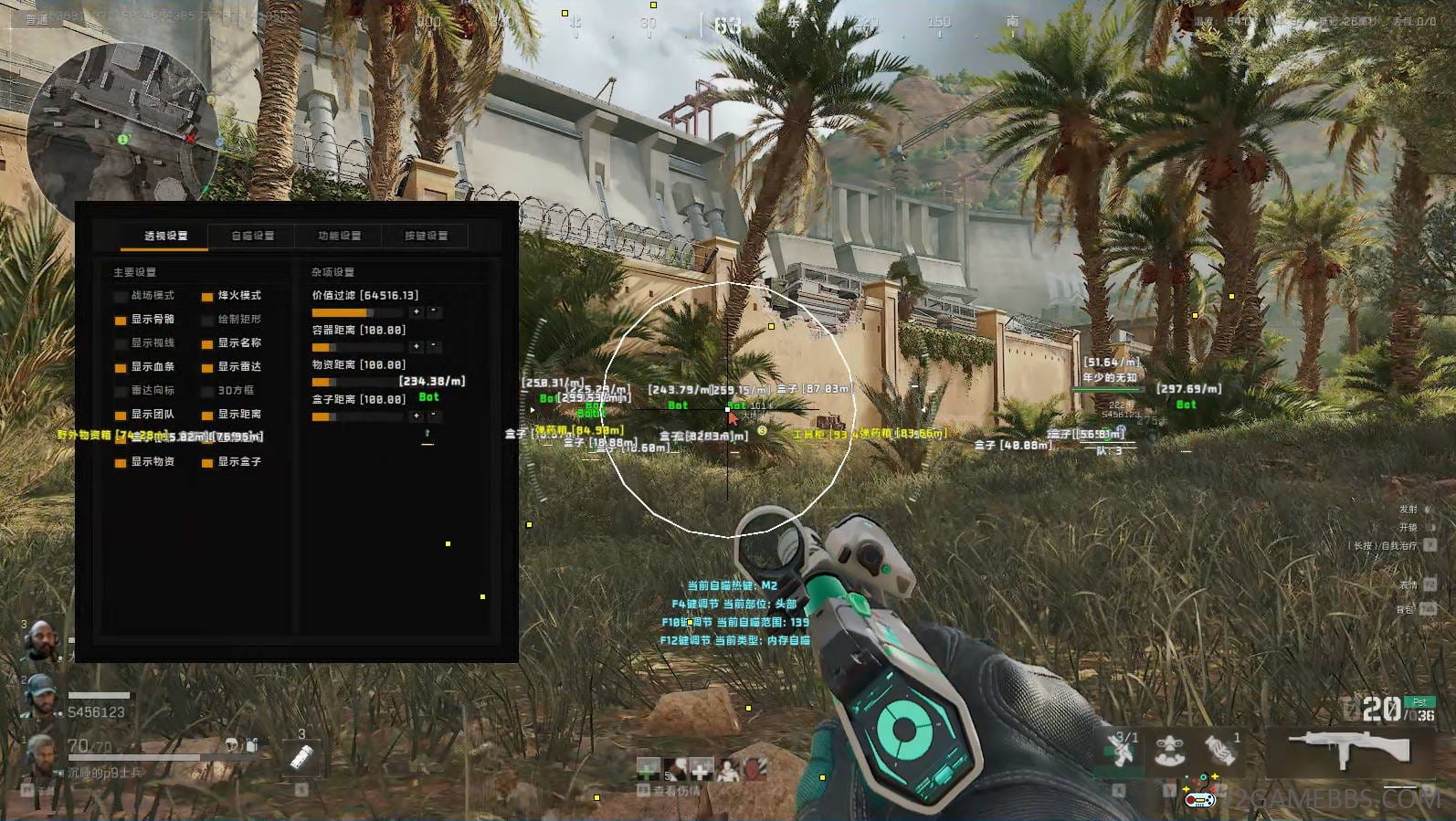Click the 透视设置 tab

pyautogui.click(x=165, y=236)
